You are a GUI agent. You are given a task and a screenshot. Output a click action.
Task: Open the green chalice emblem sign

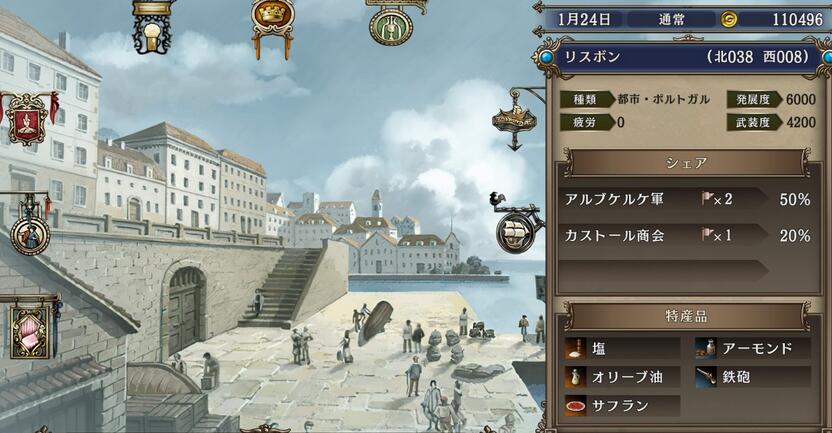390,24
